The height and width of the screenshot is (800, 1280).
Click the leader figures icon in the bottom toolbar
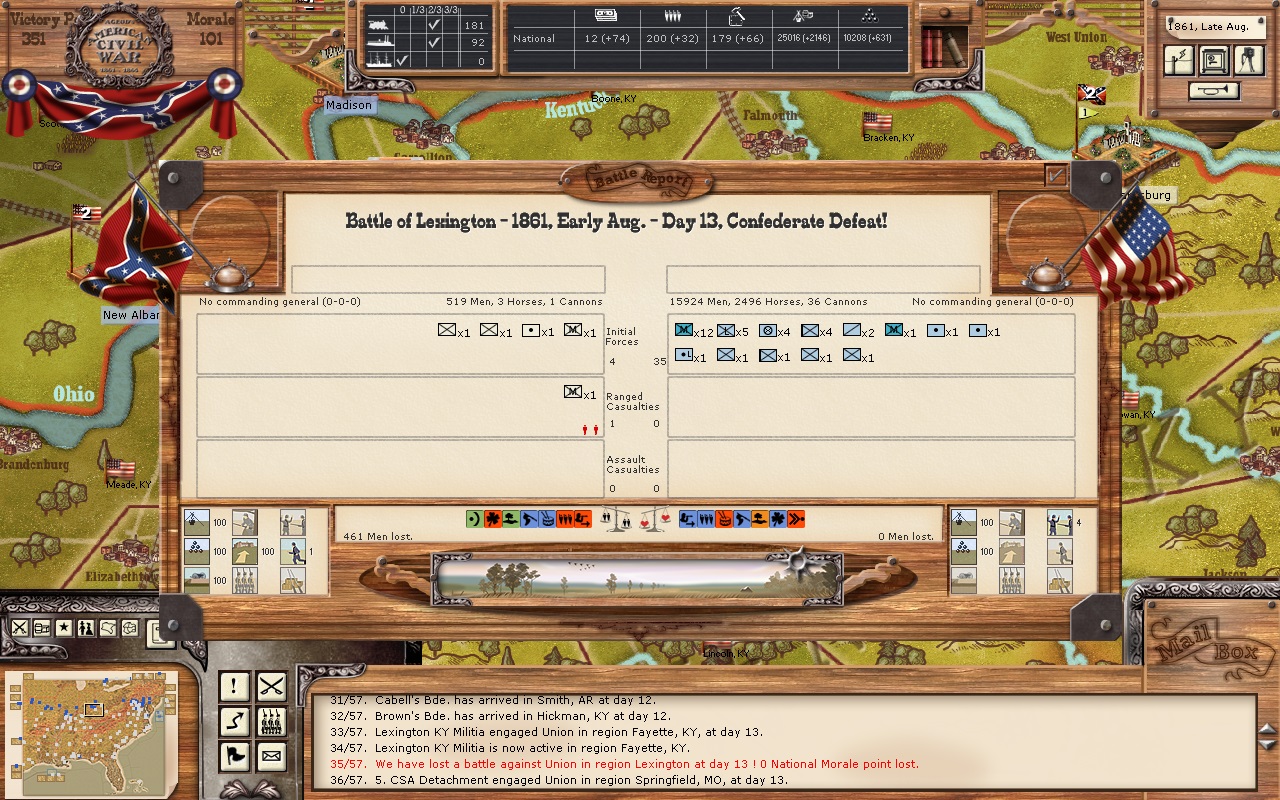coord(84,627)
